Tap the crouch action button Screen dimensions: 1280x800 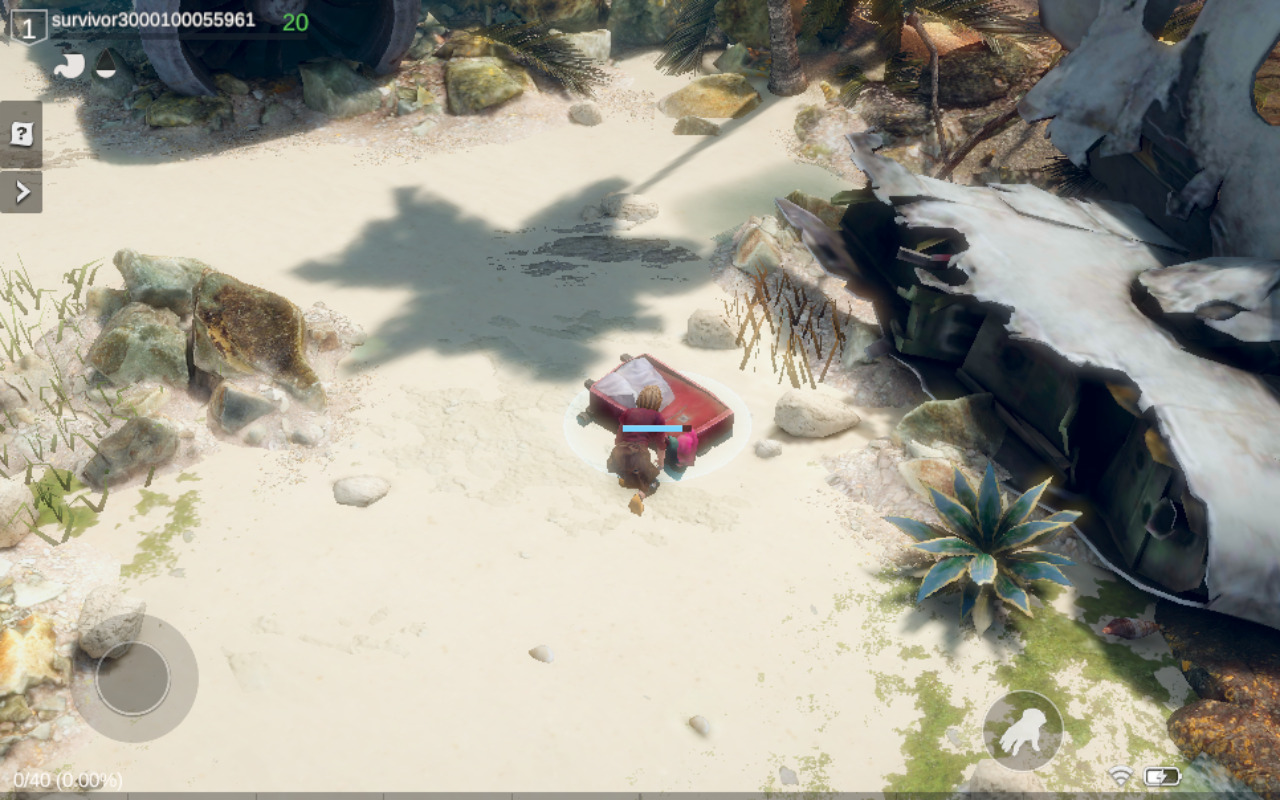click(1022, 731)
